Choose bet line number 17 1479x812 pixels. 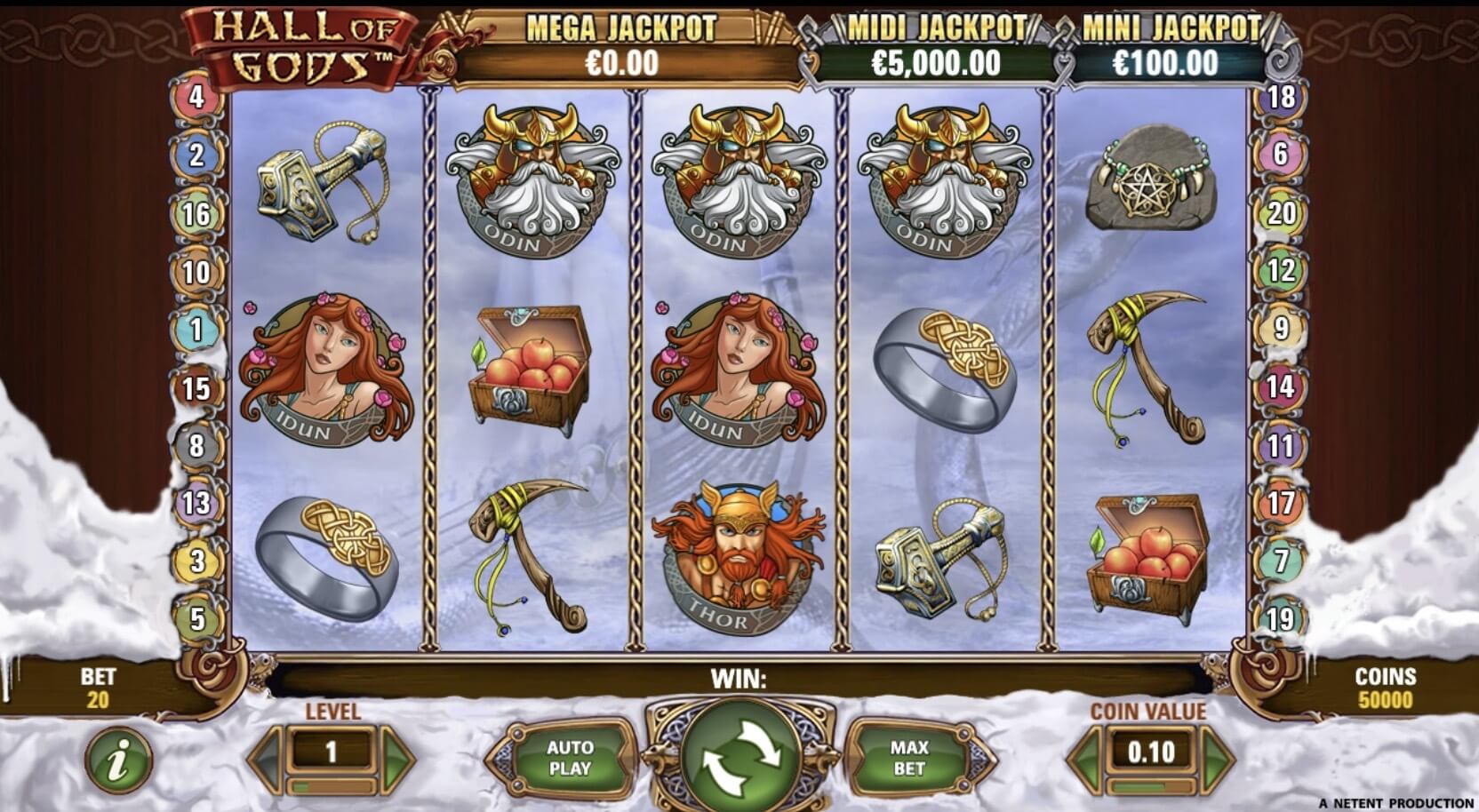(x=1281, y=503)
